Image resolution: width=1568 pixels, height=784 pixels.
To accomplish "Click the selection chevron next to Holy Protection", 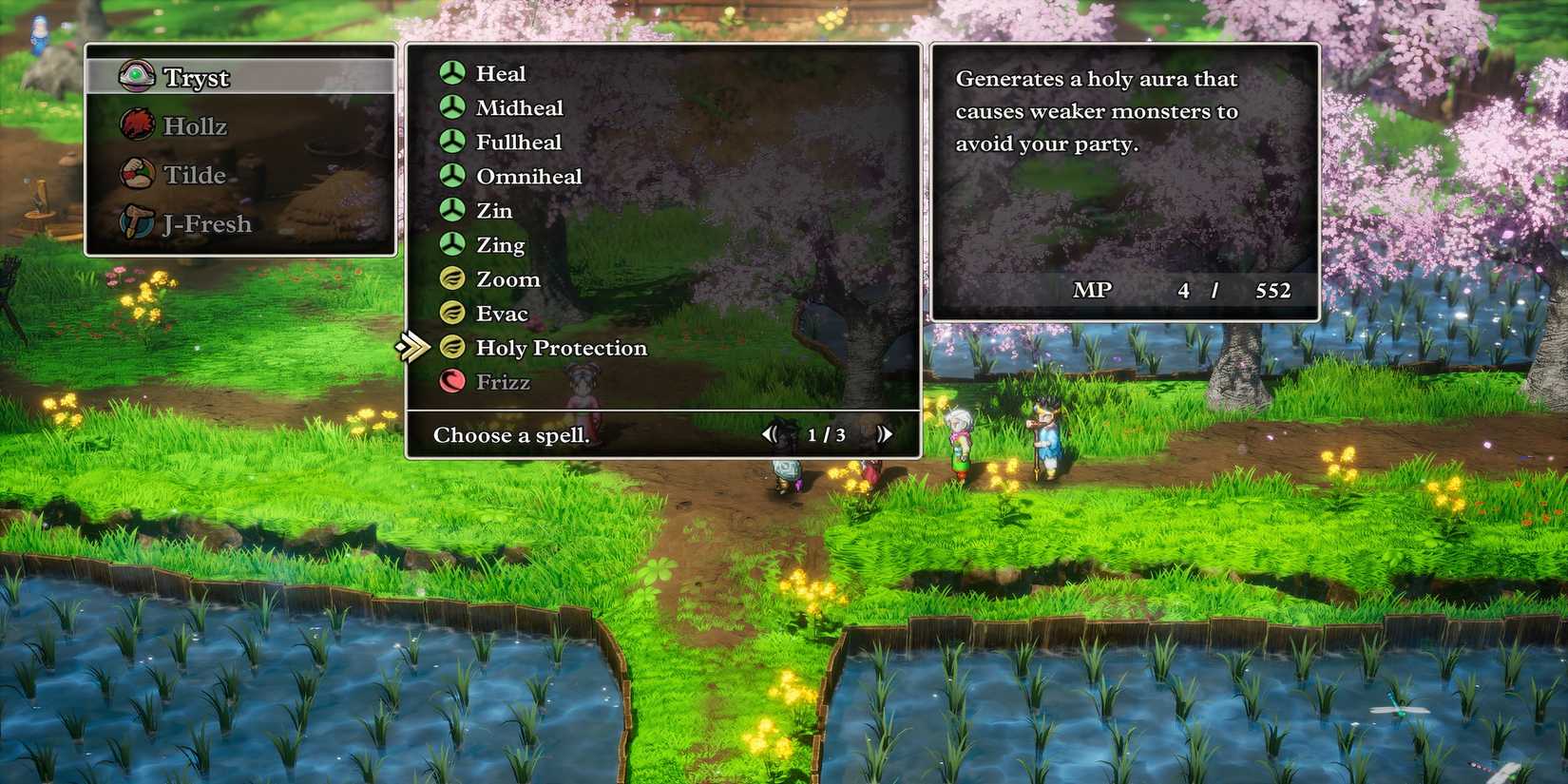I will tap(415, 348).
